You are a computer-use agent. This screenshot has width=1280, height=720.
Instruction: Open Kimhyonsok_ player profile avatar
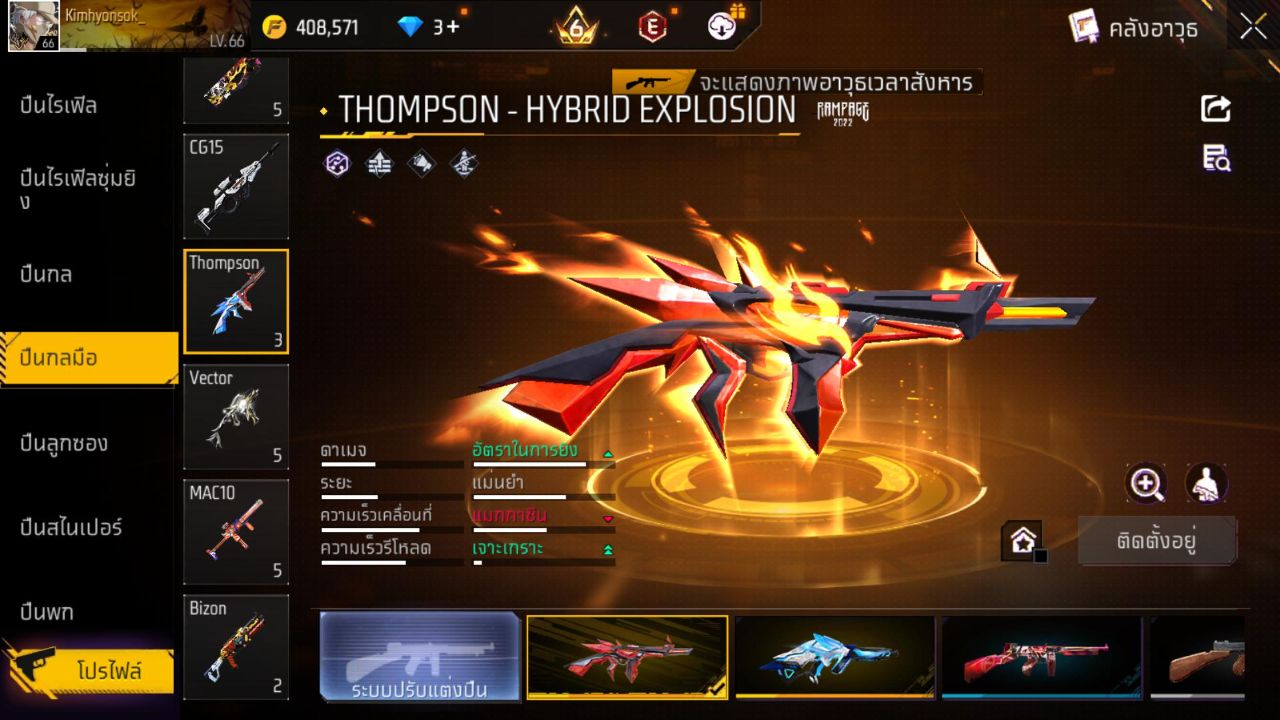click(x=33, y=27)
